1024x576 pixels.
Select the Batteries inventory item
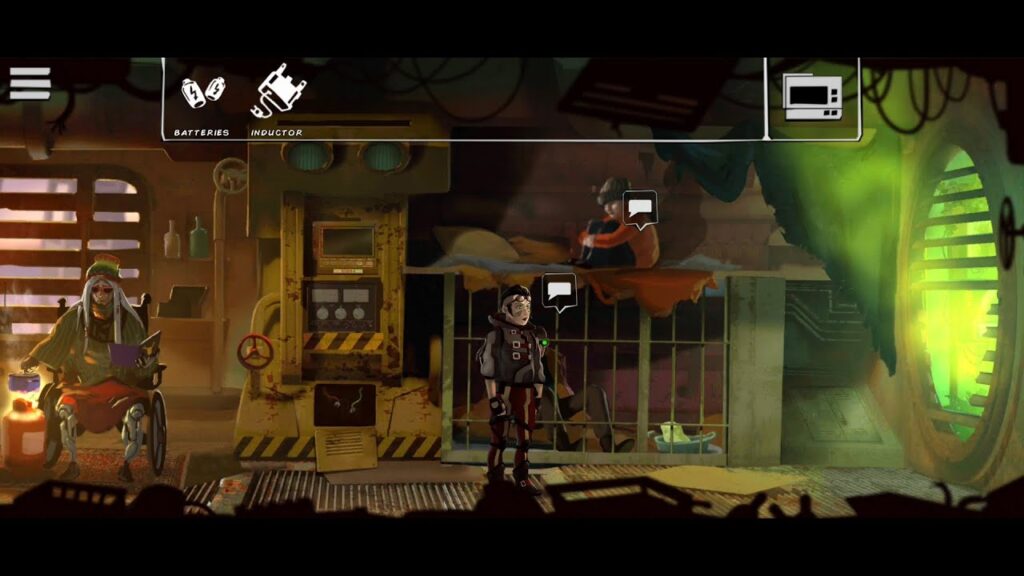pos(202,93)
